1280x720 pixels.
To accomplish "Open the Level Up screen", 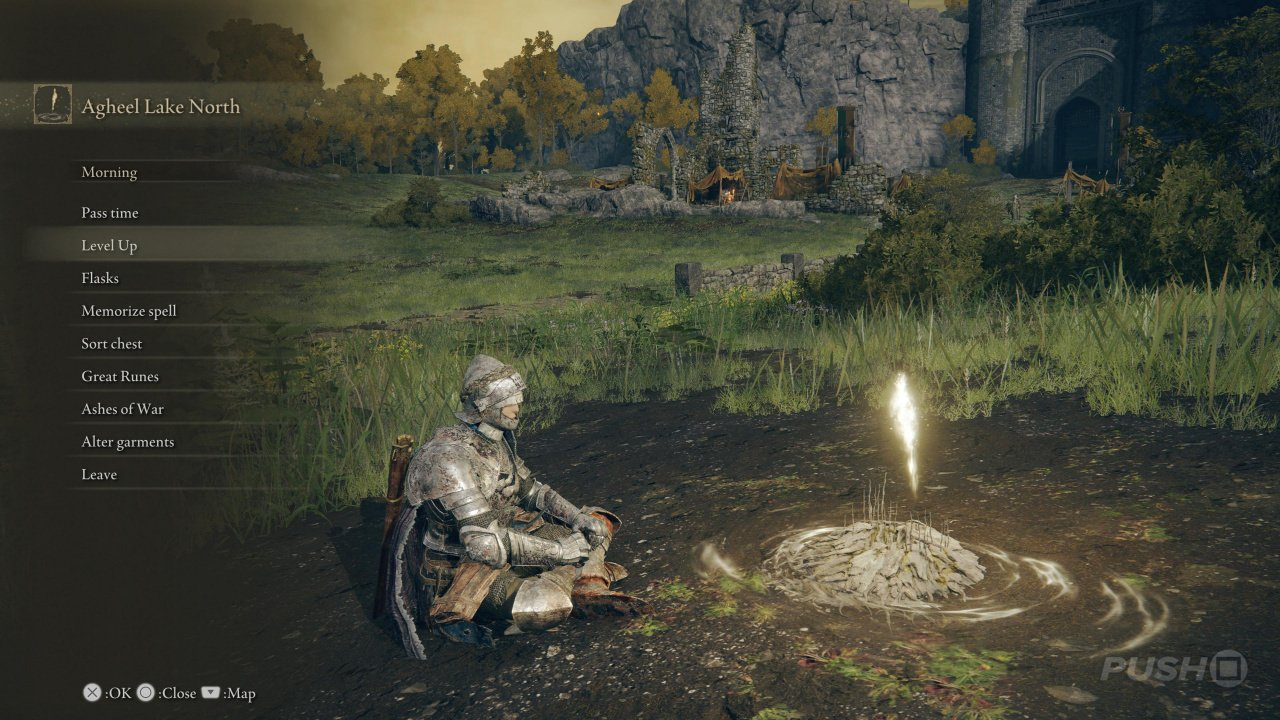I will [109, 246].
